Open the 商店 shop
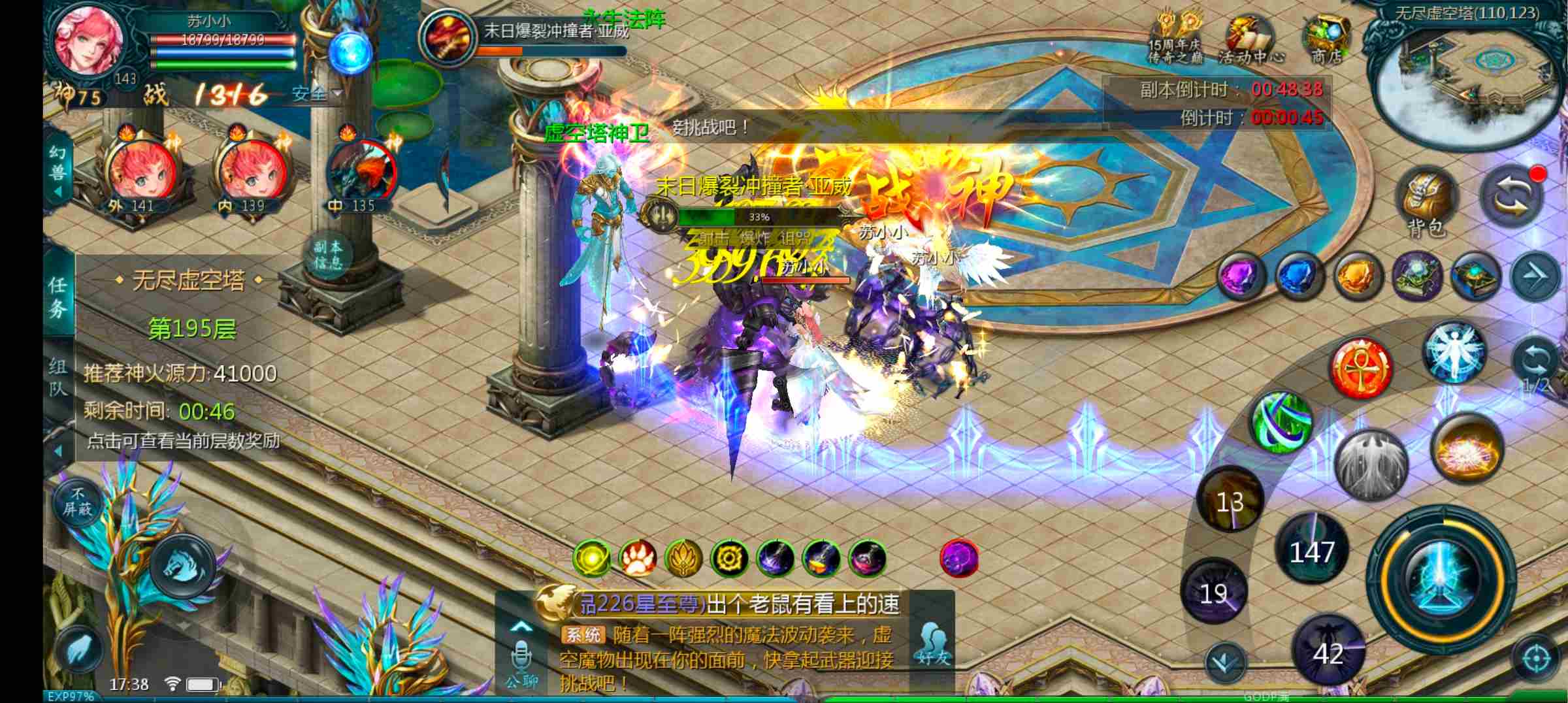 point(1326,39)
